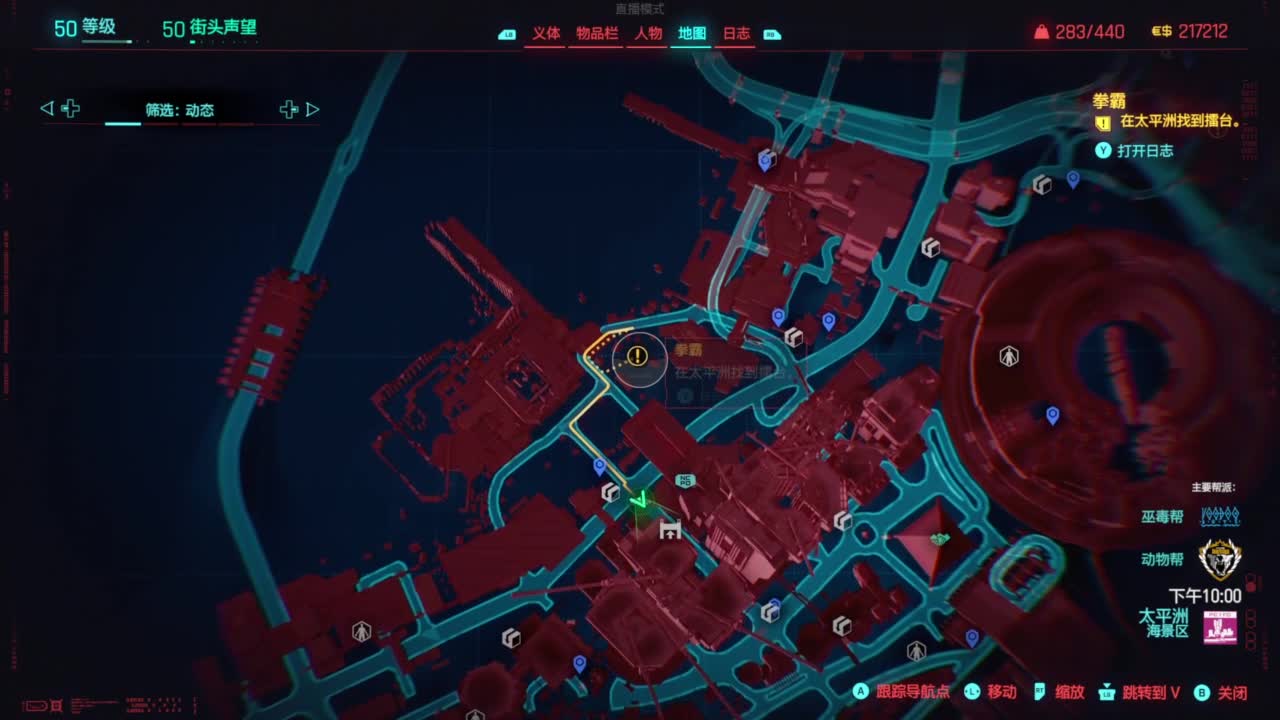Click the white tree icon inside the red circle
Screen dimensions: 1280x720
(1008, 355)
